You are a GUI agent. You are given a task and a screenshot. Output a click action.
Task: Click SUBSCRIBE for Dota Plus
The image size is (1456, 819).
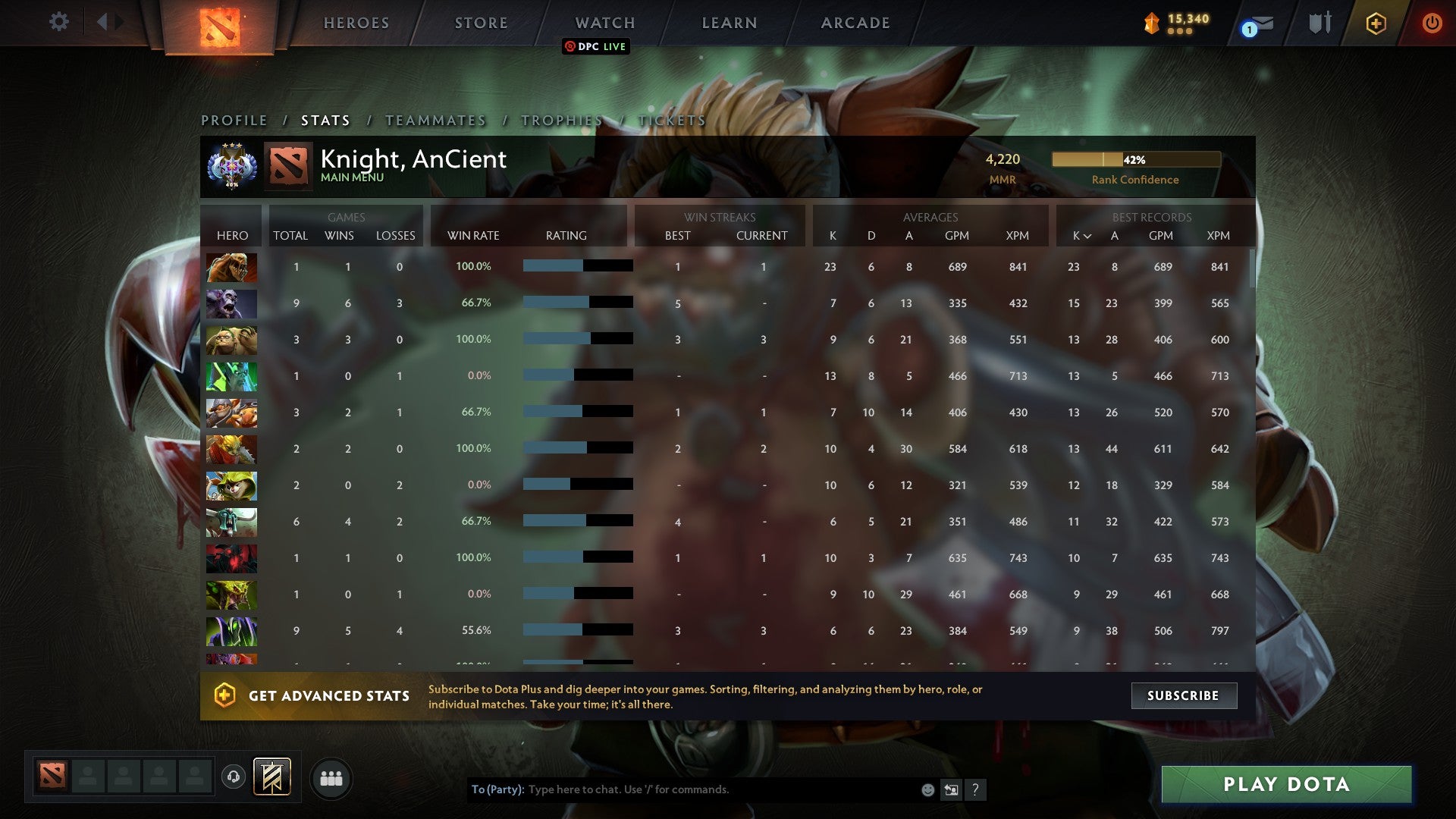click(x=1184, y=695)
